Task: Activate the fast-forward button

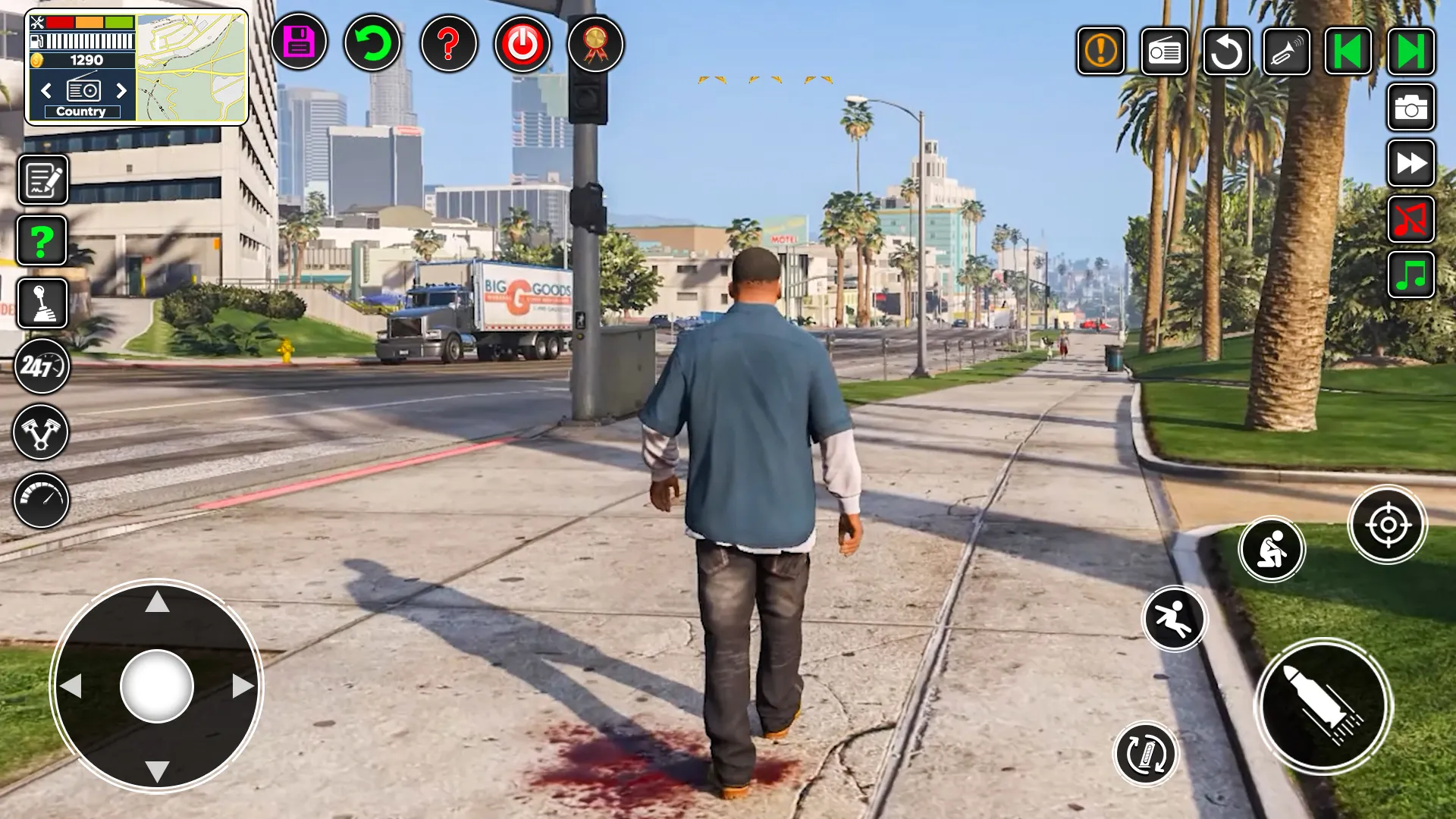Action: 1411,163
